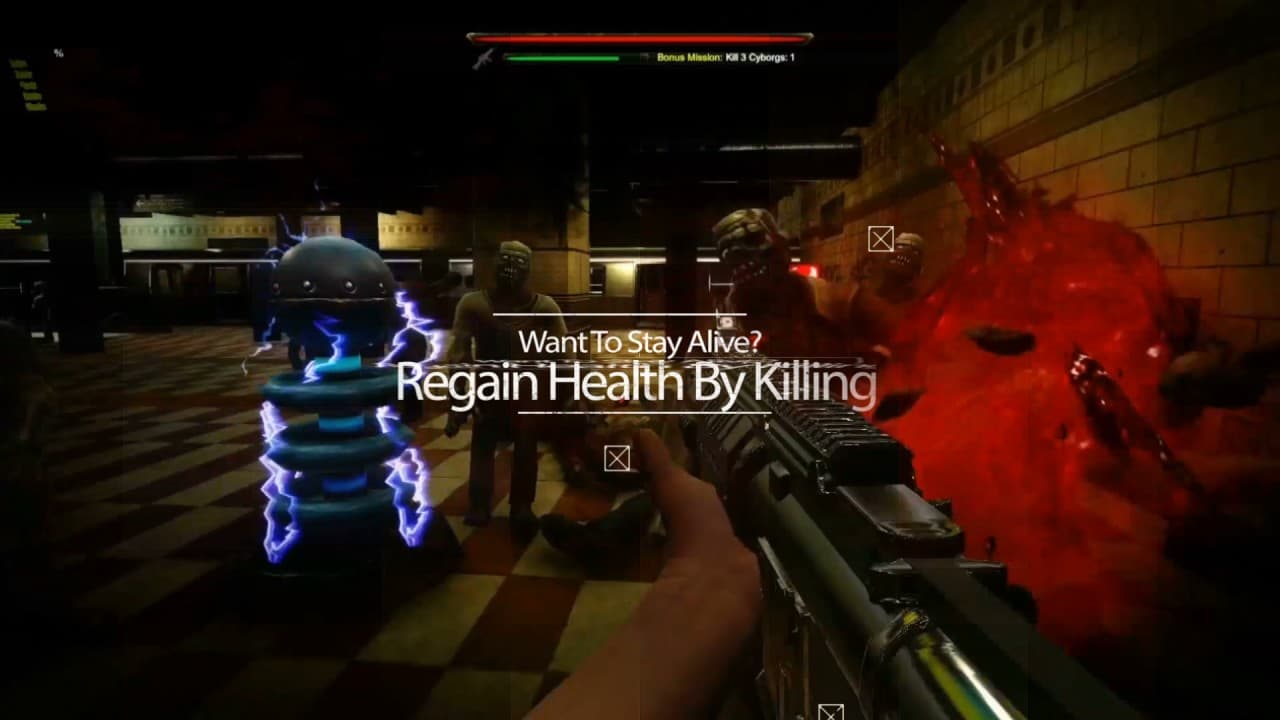Click the boxed X marker on the subway floor
The image size is (1280, 720).
pos(616,459)
